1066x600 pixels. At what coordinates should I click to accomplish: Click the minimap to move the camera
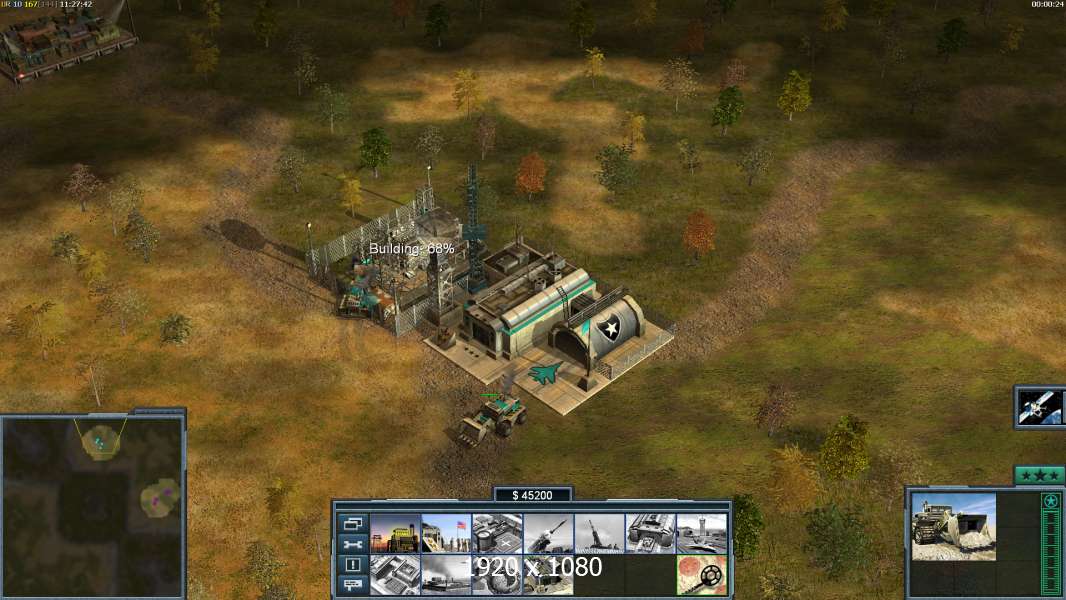pos(92,505)
